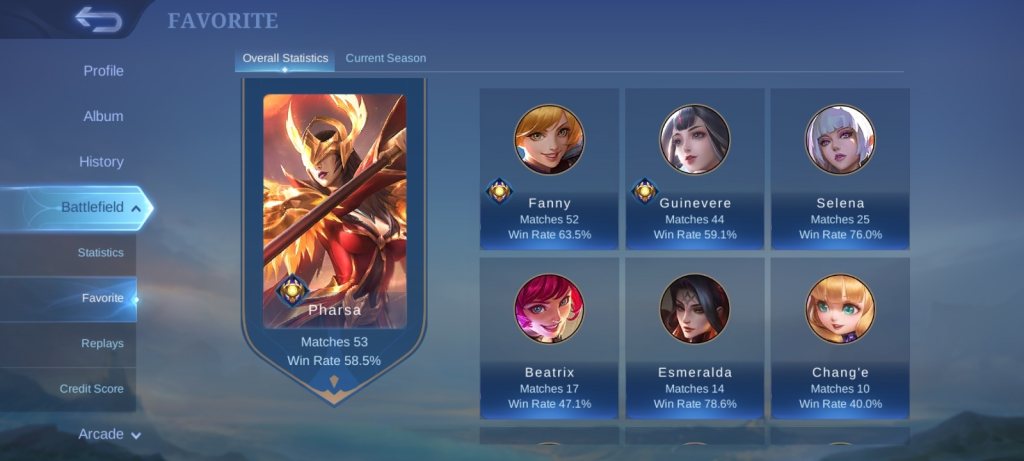Expand the Arcade menu
The height and width of the screenshot is (461, 1024).
coord(109,434)
